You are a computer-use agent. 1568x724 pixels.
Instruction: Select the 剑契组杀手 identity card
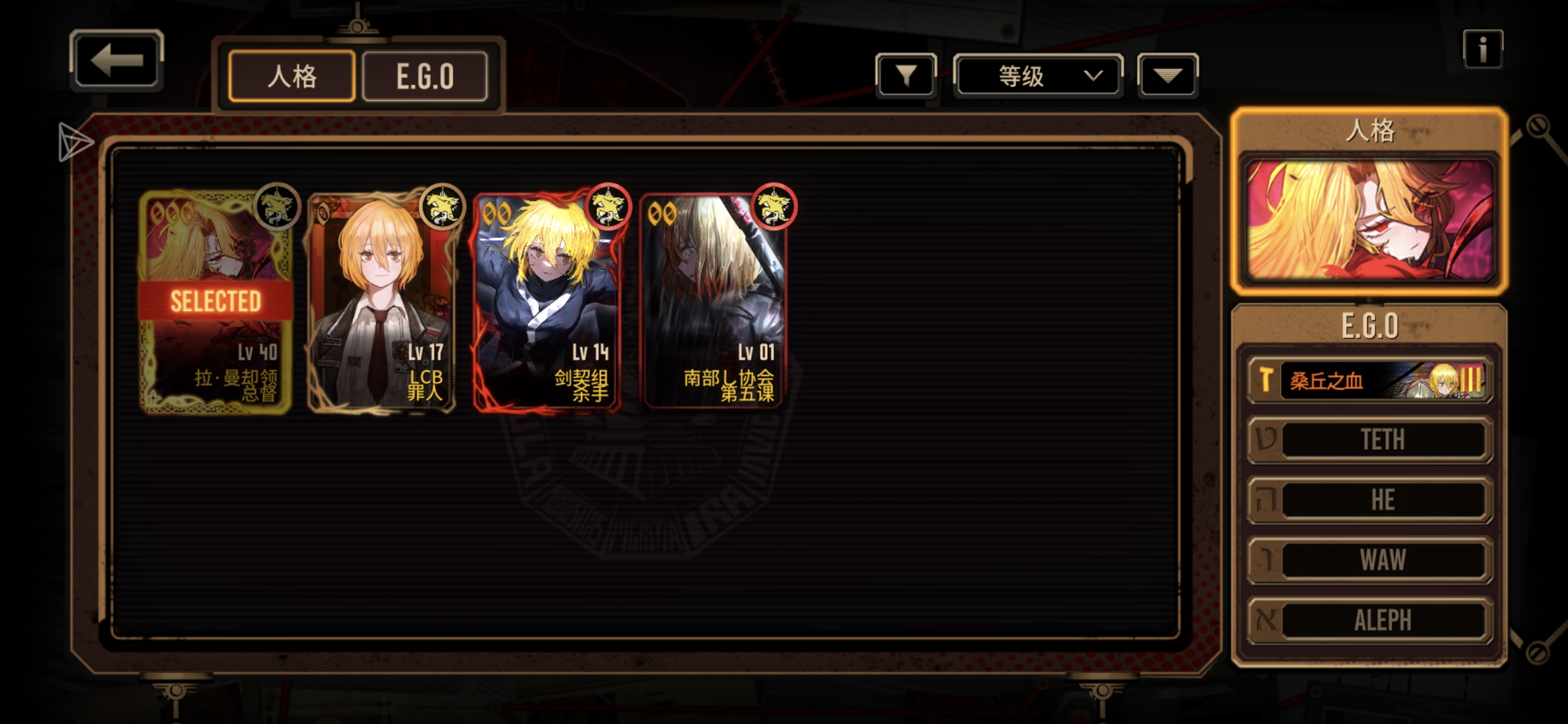pyautogui.click(x=547, y=302)
